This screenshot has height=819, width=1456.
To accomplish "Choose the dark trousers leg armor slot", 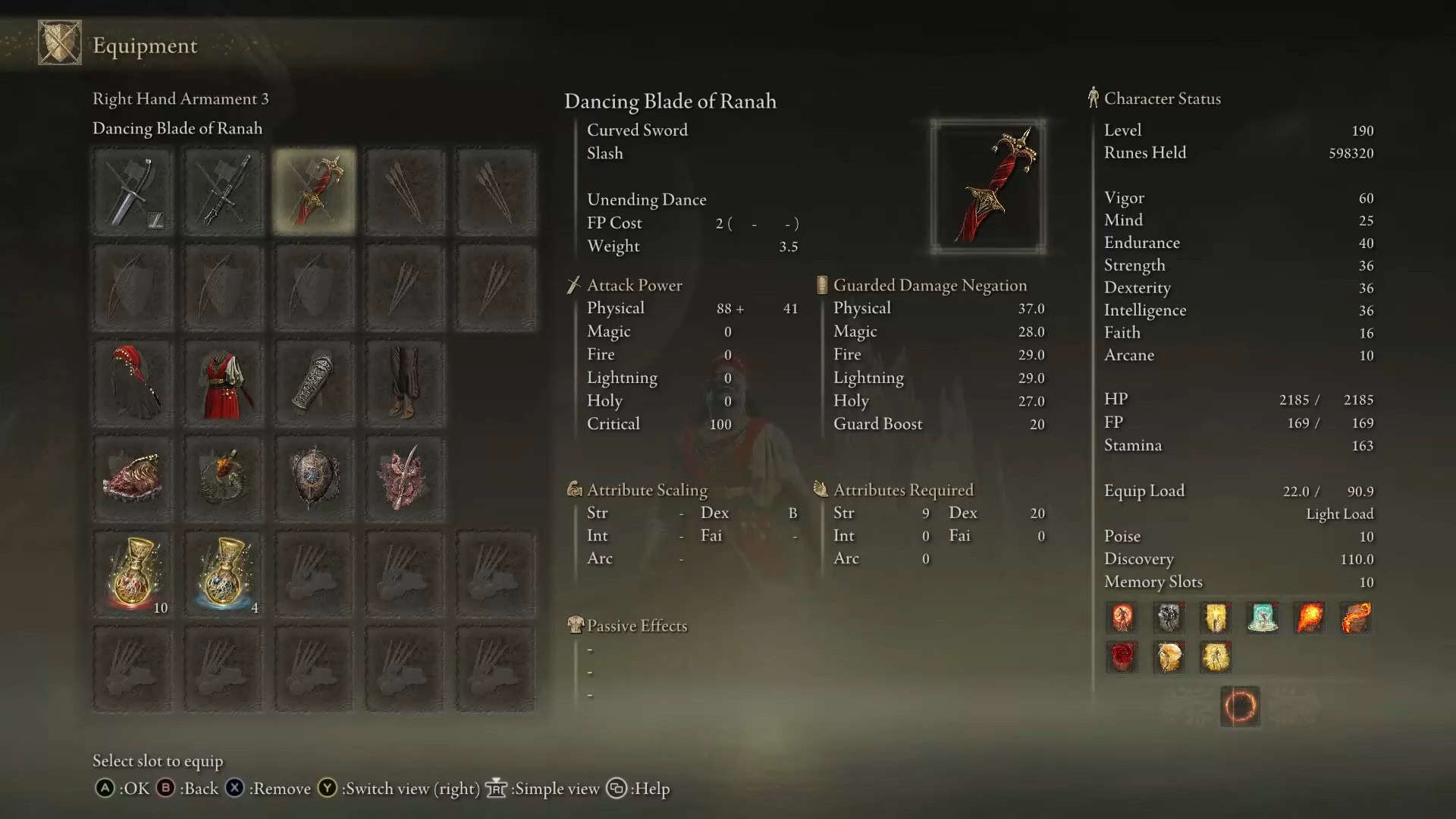I will (404, 383).
